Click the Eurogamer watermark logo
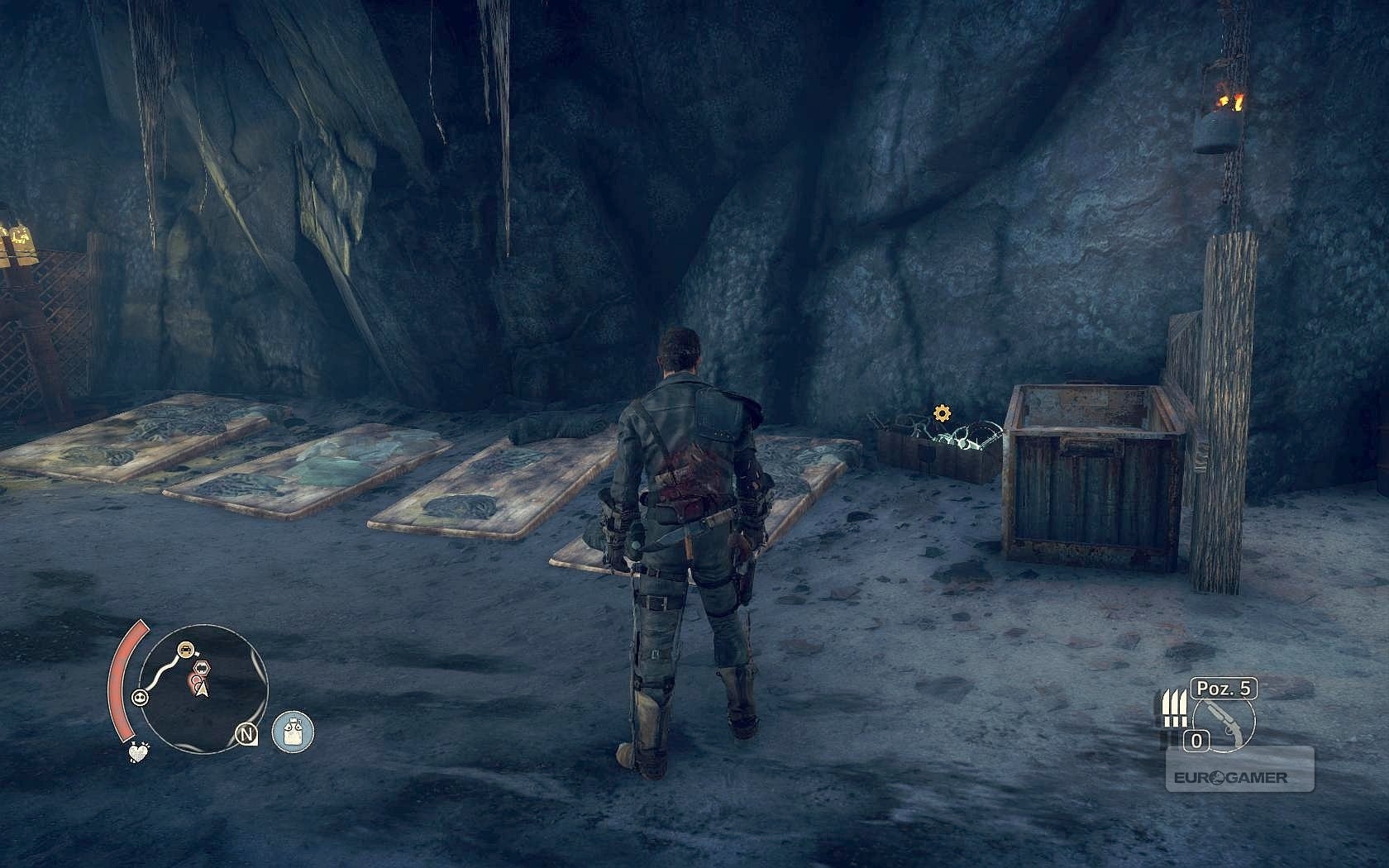 tap(1239, 777)
